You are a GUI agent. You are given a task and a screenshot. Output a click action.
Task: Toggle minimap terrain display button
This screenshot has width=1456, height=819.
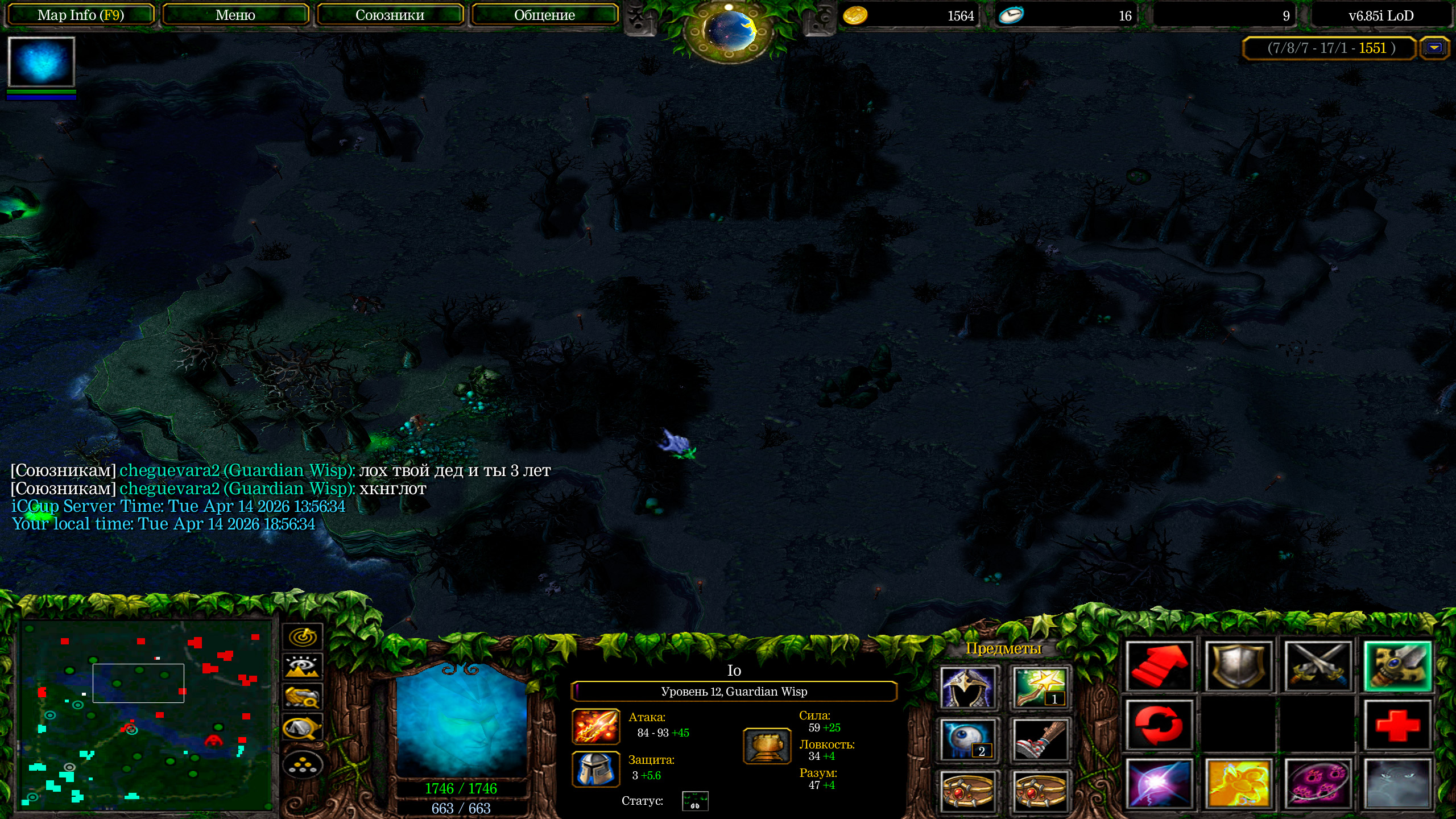click(303, 666)
